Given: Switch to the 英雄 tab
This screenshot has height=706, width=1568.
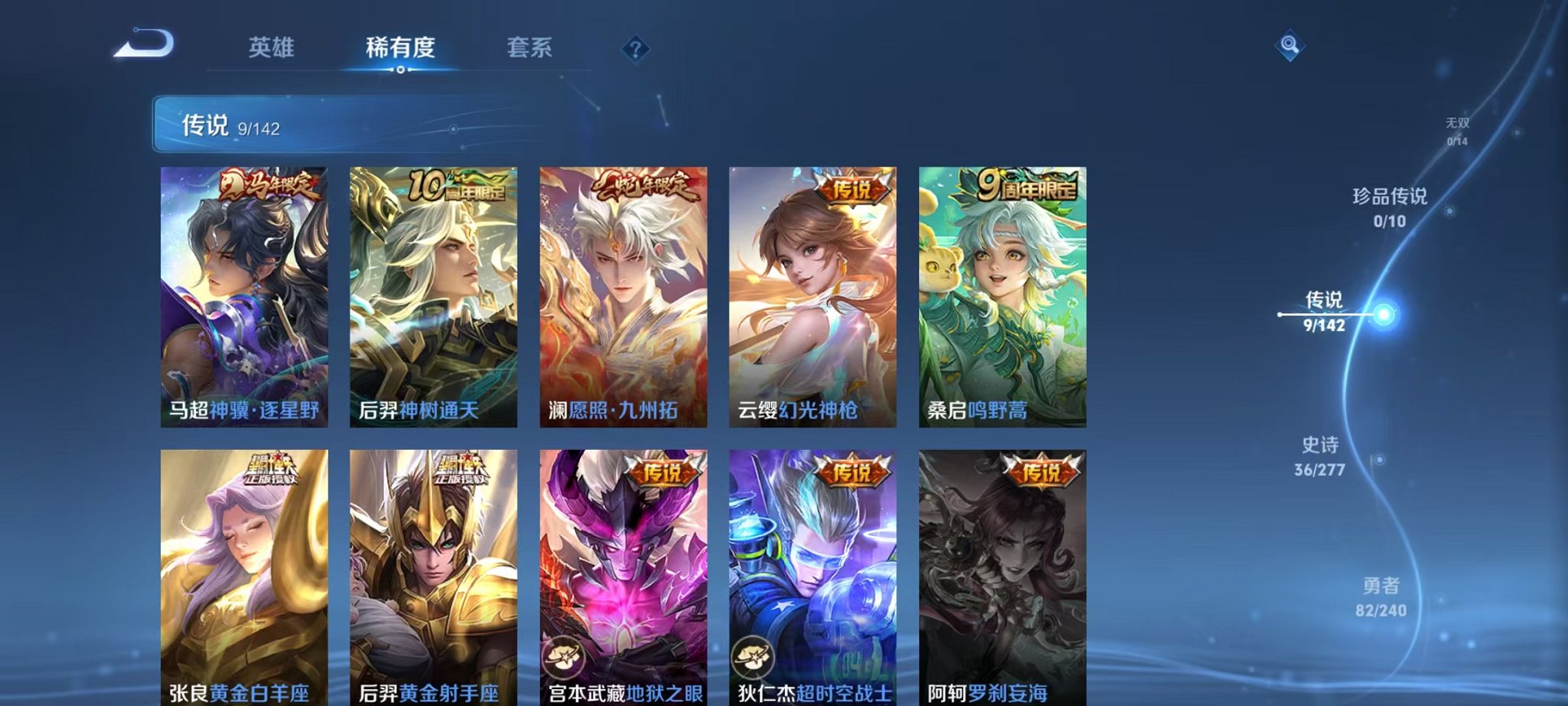Looking at the screenshot, I should pos(273,48).
